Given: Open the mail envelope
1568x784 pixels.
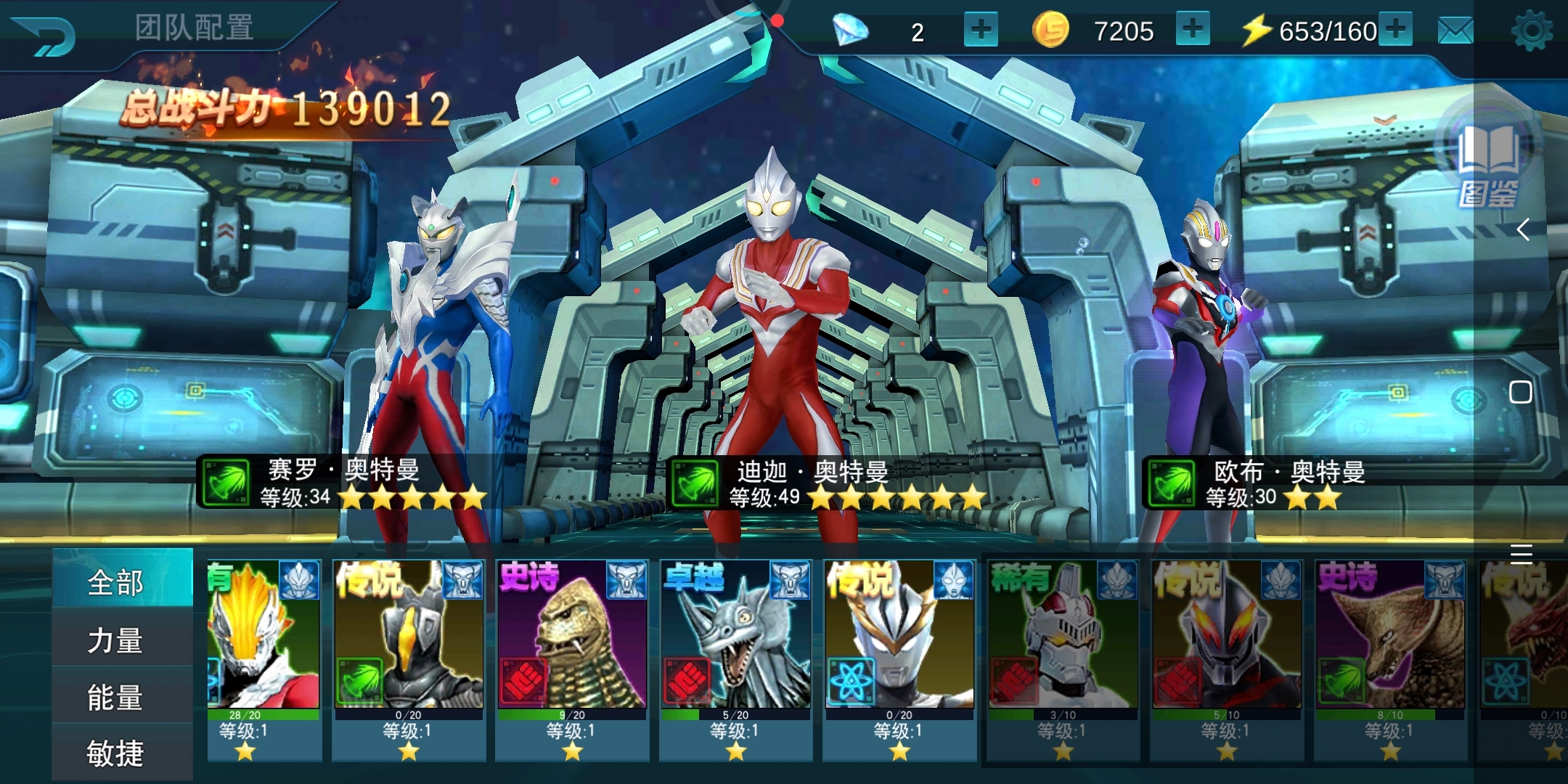Looking at the screenshot, I should point(1455,31).
